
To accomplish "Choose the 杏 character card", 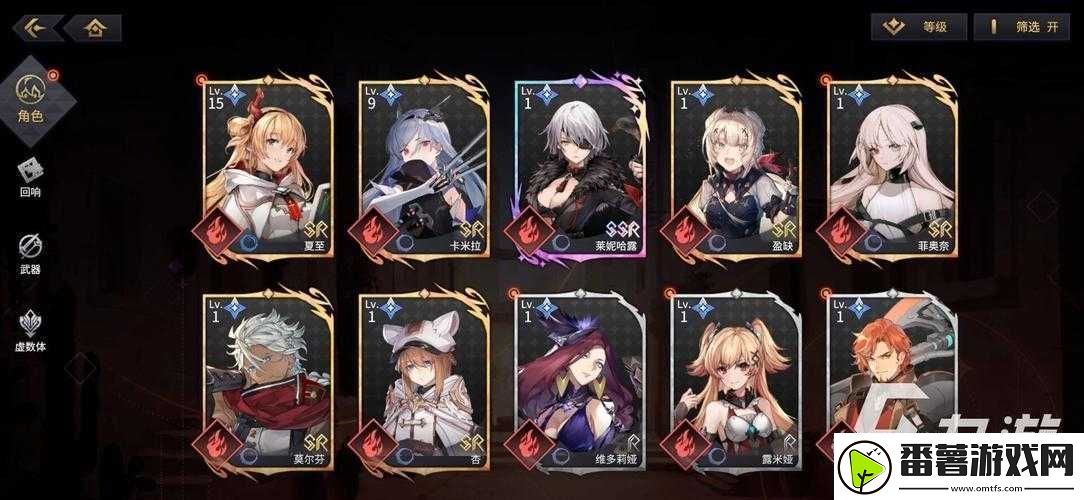I will 423,382.
